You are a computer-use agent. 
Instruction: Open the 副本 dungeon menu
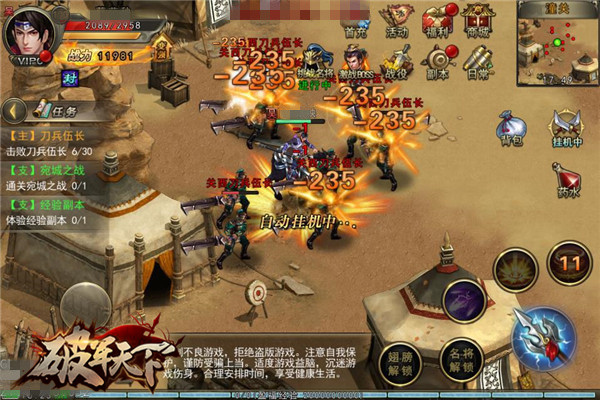(x=437, y=60)
